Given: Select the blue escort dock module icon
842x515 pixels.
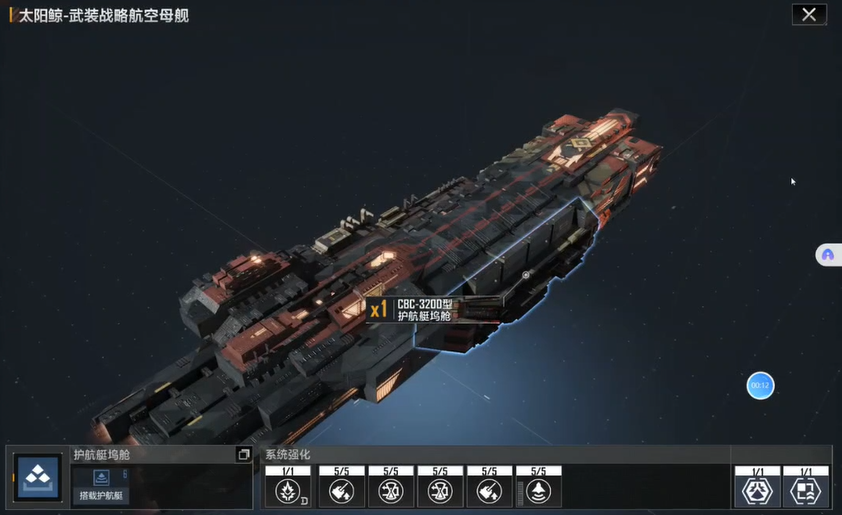Looking at the screenshot, I should point(38,480).
